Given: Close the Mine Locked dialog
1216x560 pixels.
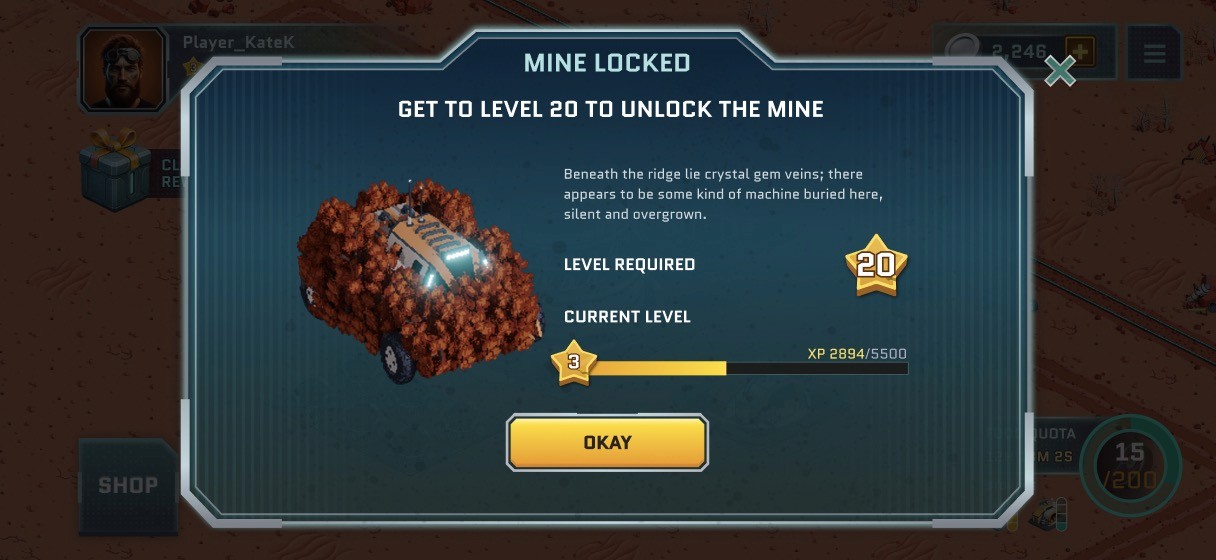Looking at the screenshot, I should click(1059, 70).
